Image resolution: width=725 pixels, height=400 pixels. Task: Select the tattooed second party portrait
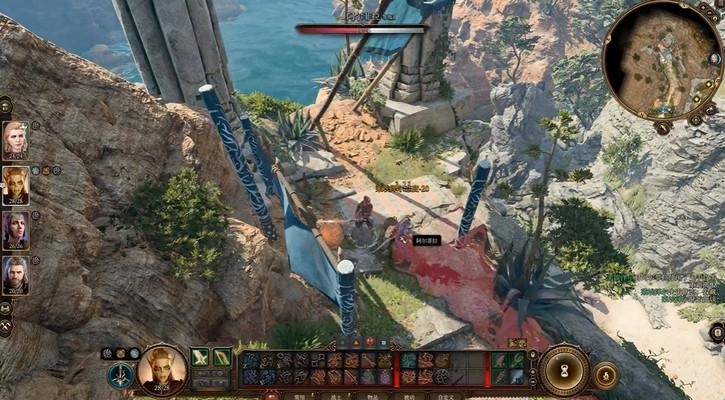click(15, 185)
